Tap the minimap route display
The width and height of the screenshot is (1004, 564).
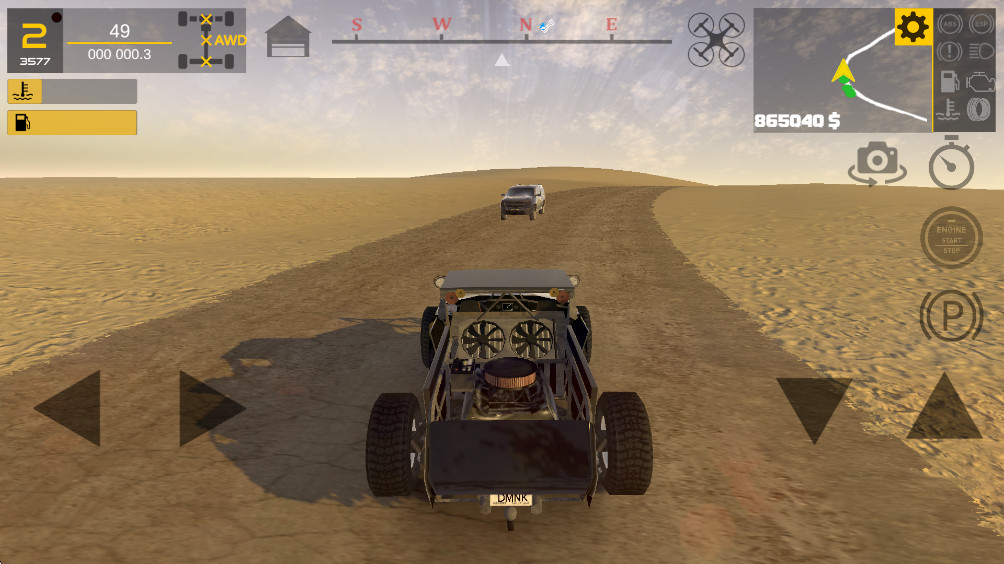click(842, 70)
